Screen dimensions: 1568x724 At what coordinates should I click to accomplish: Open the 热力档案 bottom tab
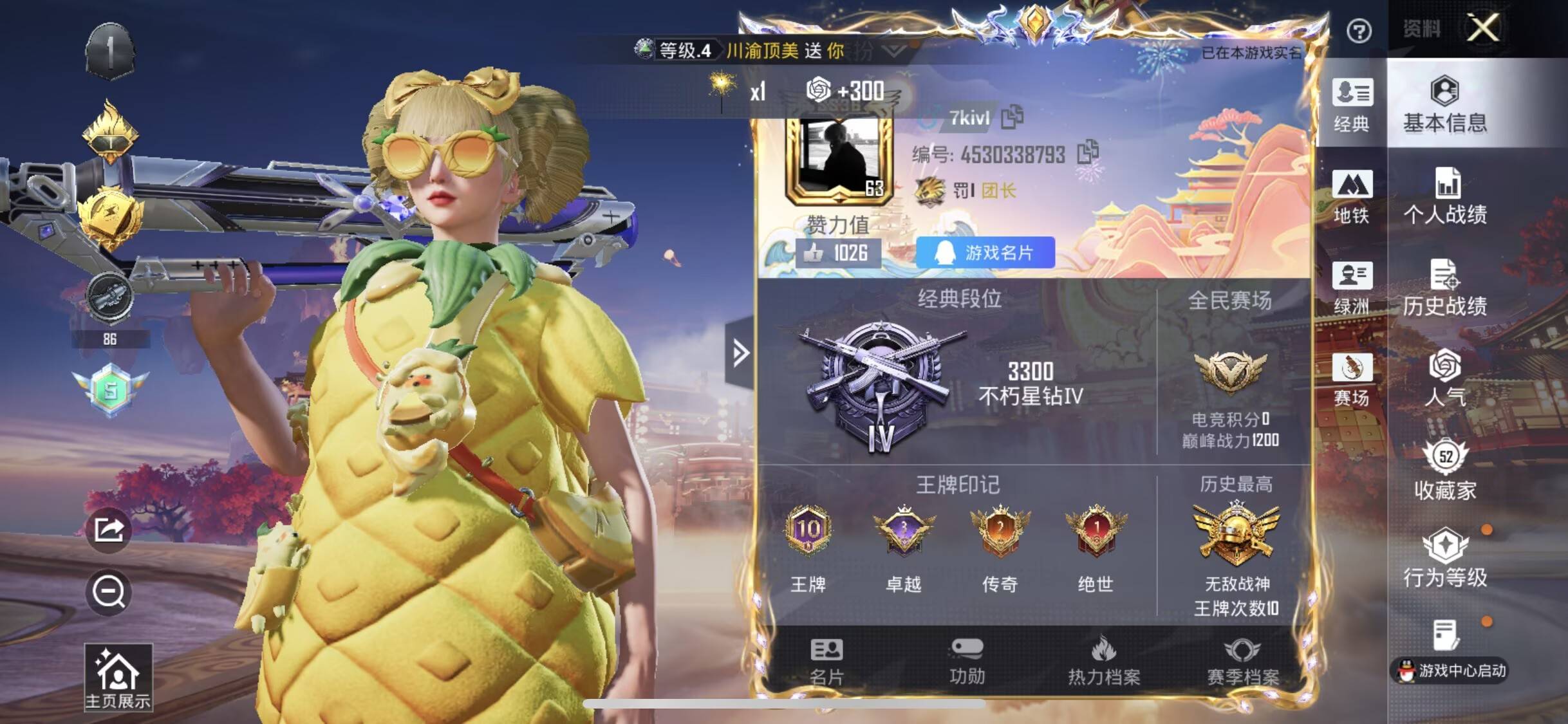click(x=1104, y=662)
